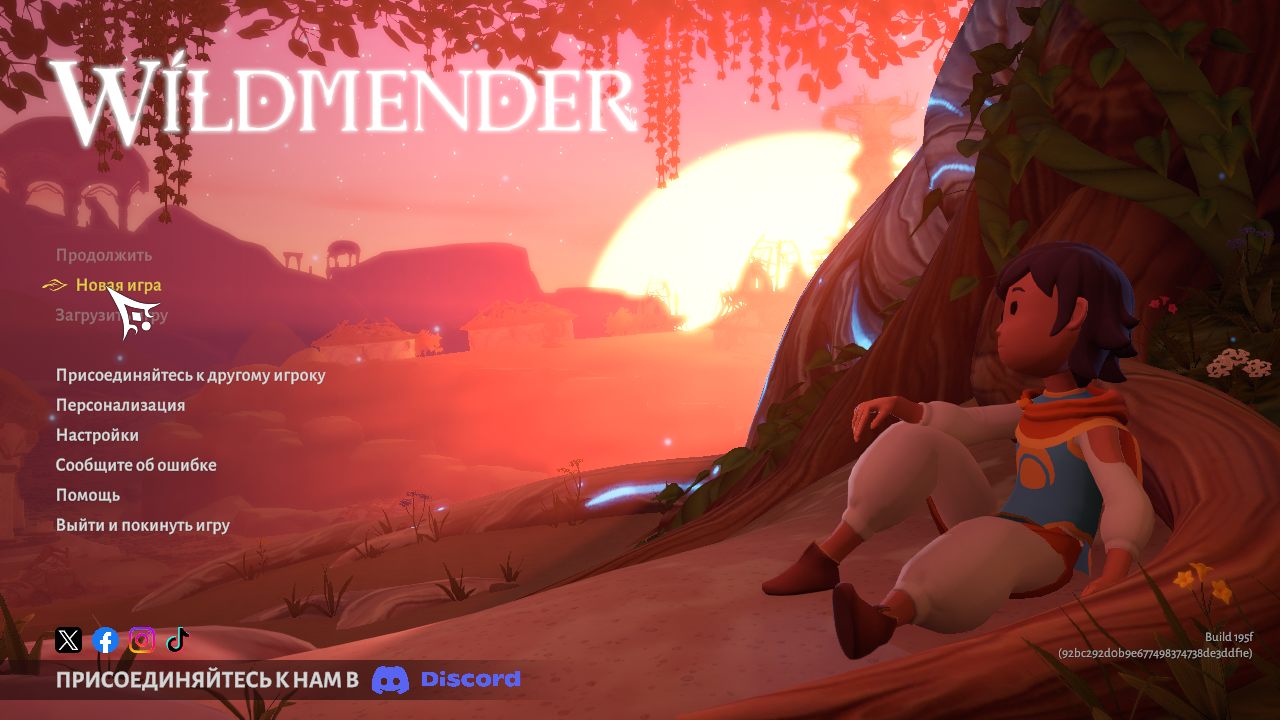Select Новая игра to start fresh
The image size is (1280, 720).
117,285
